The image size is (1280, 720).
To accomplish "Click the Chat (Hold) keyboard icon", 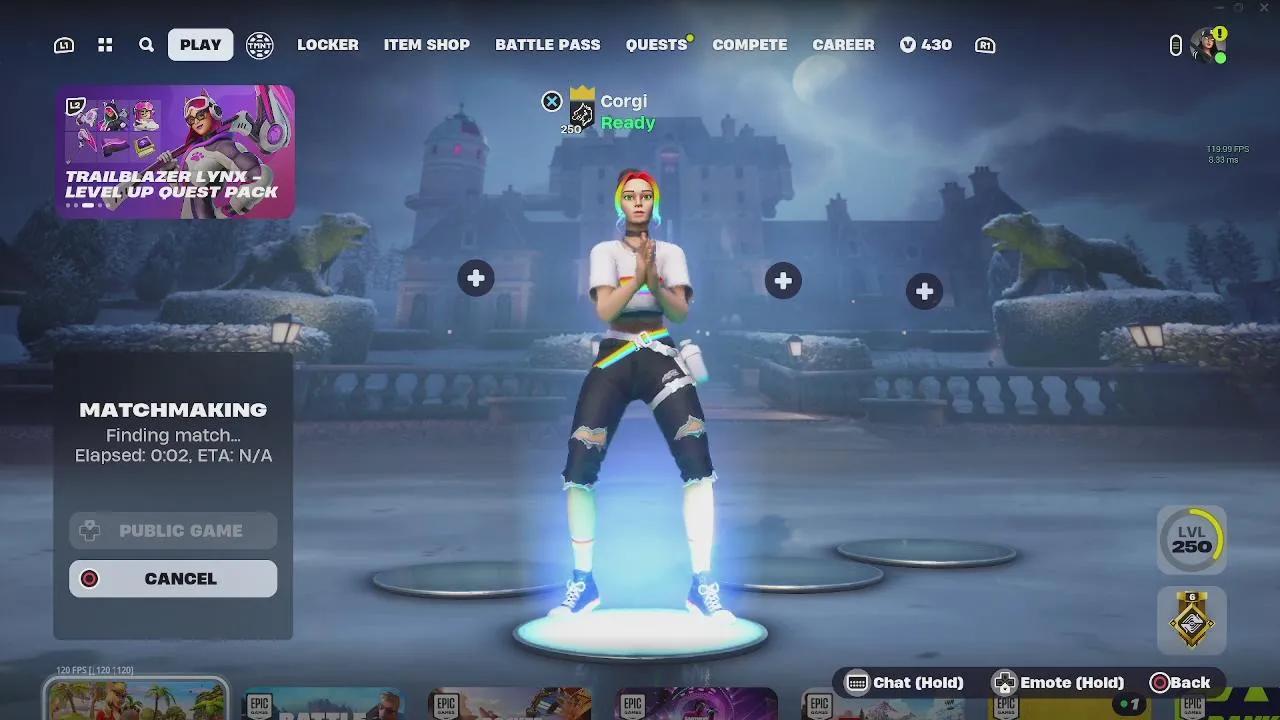I will pyautogui.click(x=858, y=682).
